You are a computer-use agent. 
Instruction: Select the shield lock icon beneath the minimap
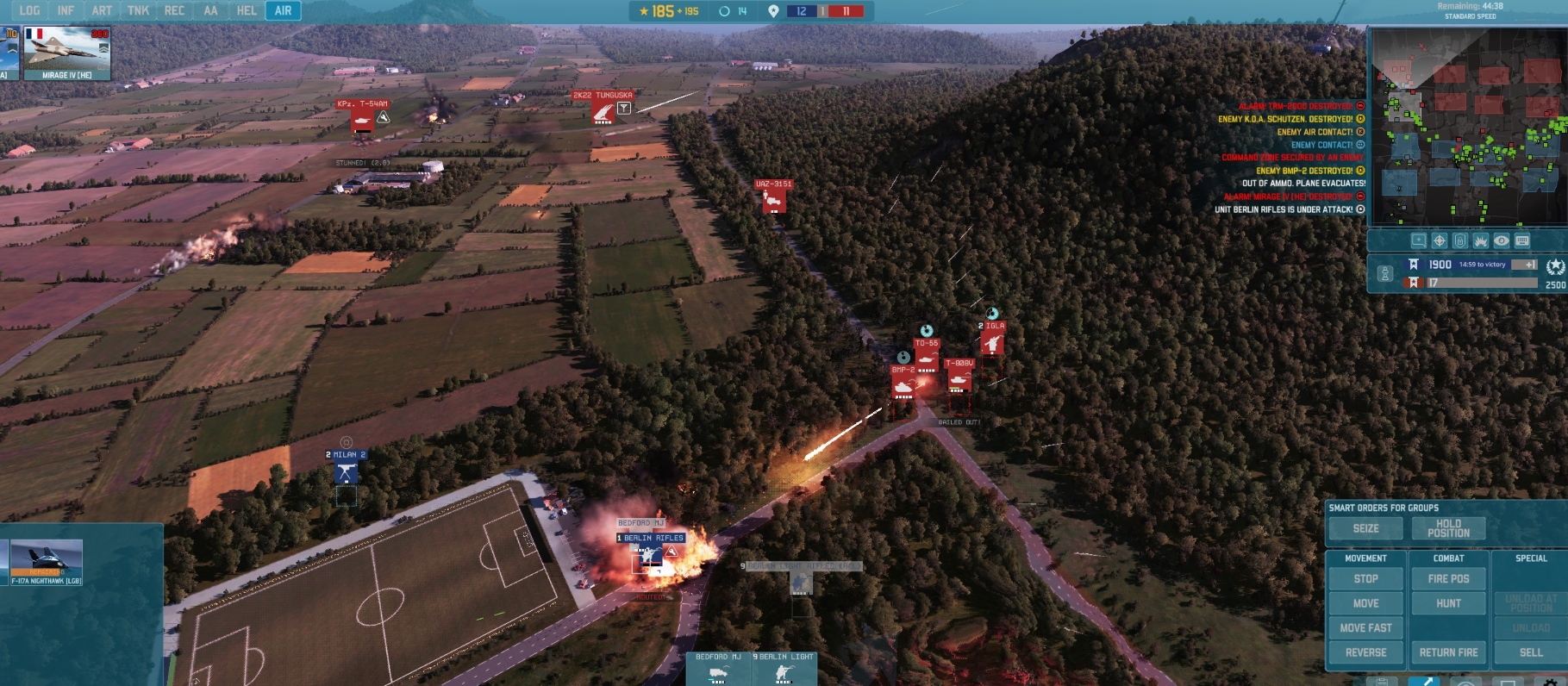(1459, 241)
